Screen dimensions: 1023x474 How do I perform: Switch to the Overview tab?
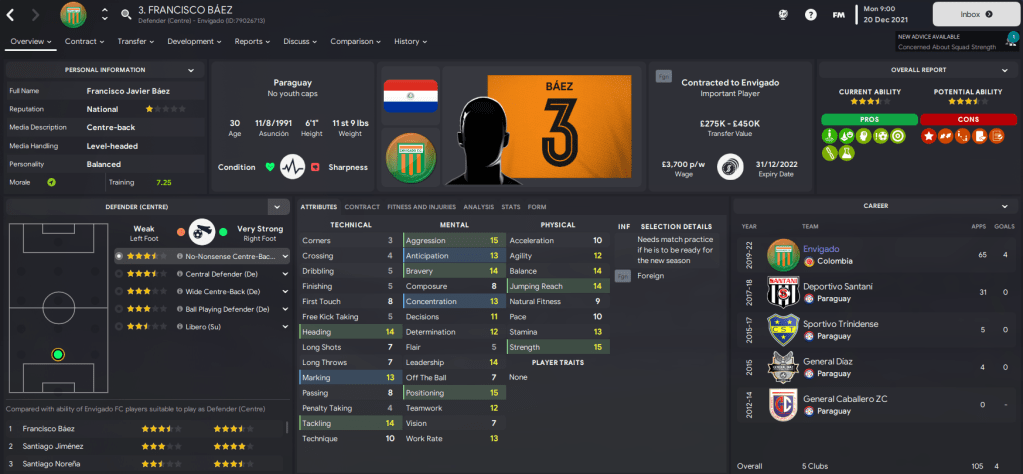point(30,42)
